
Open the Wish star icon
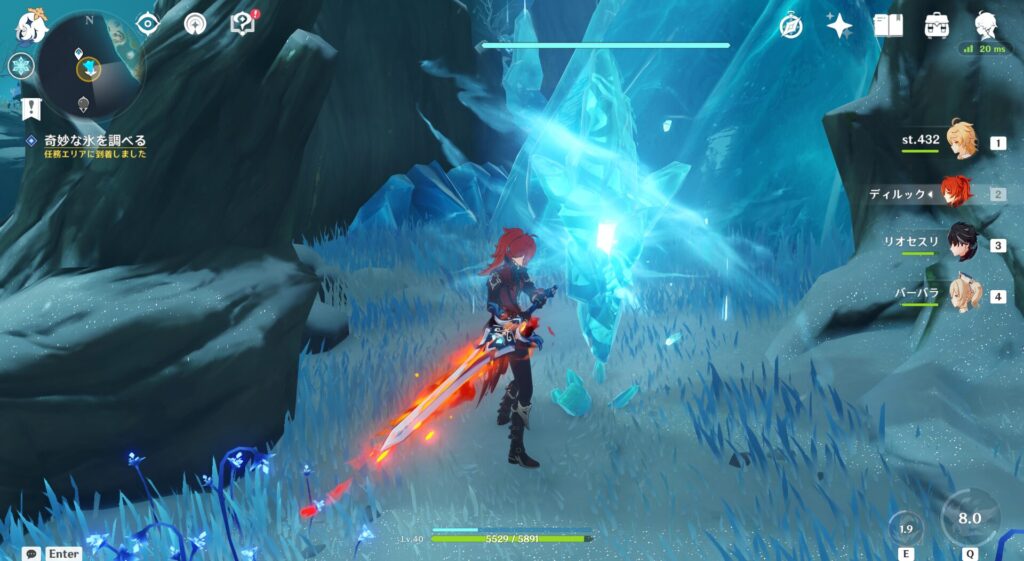839,26
